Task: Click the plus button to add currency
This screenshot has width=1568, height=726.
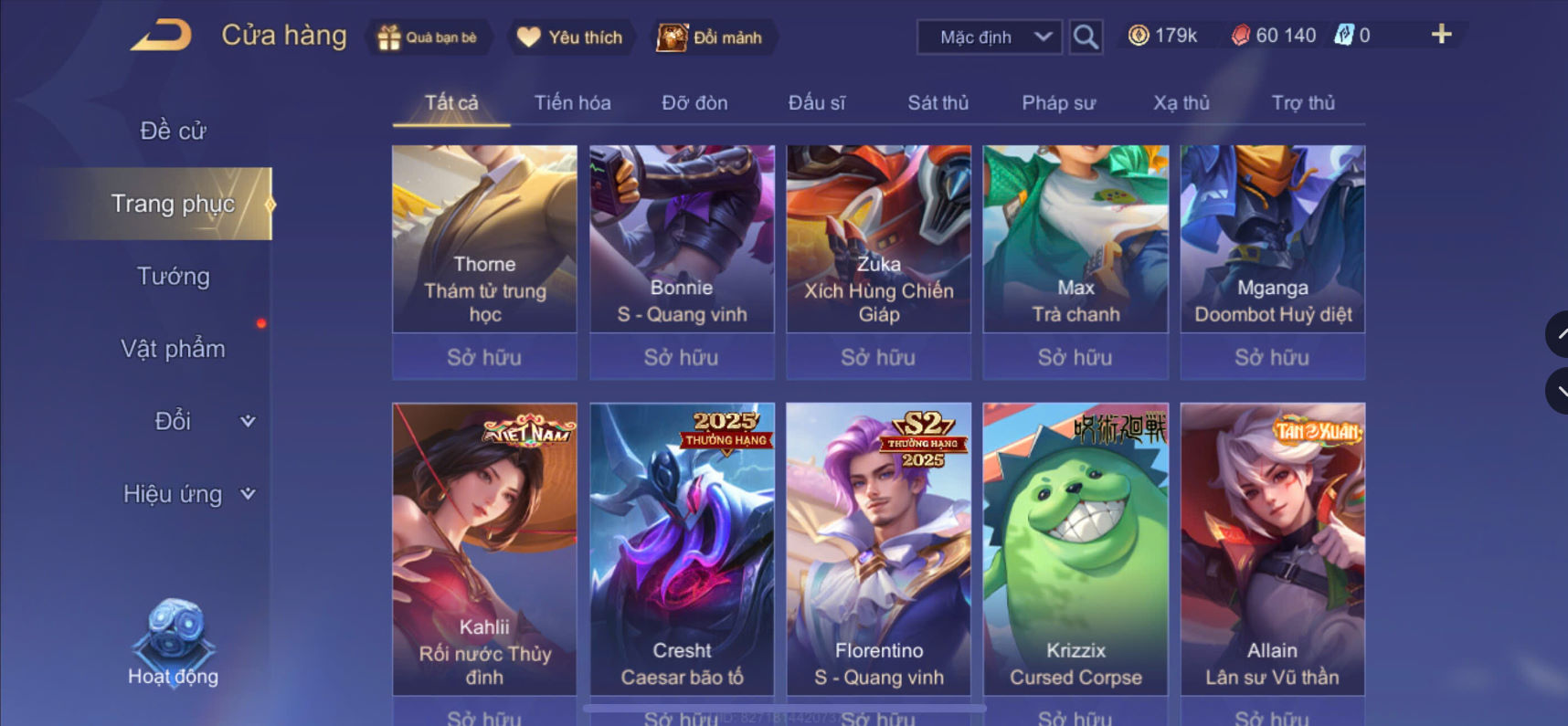Action: coord(1441,35)
